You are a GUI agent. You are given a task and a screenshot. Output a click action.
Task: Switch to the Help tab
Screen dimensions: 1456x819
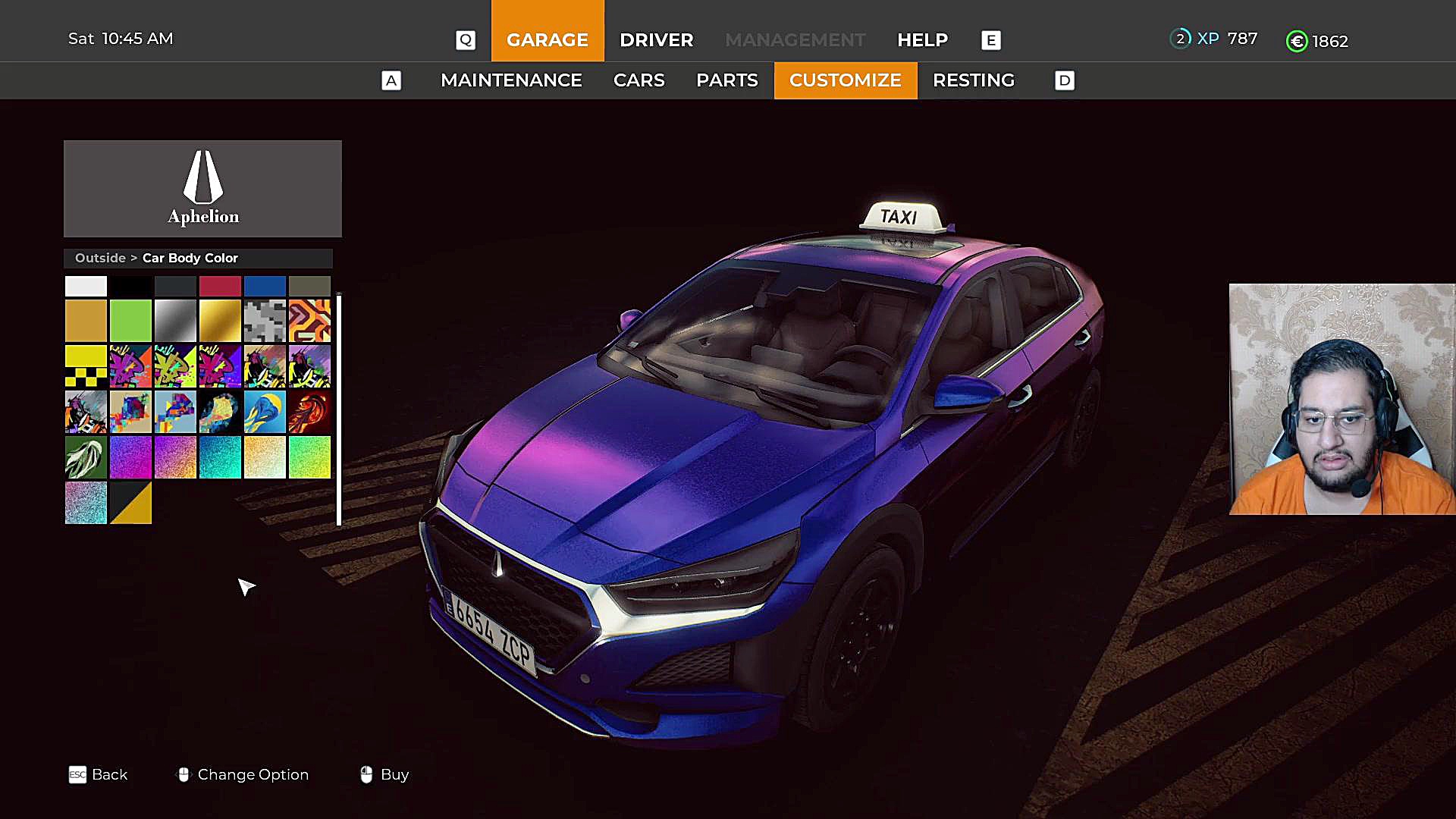(922, 39)
